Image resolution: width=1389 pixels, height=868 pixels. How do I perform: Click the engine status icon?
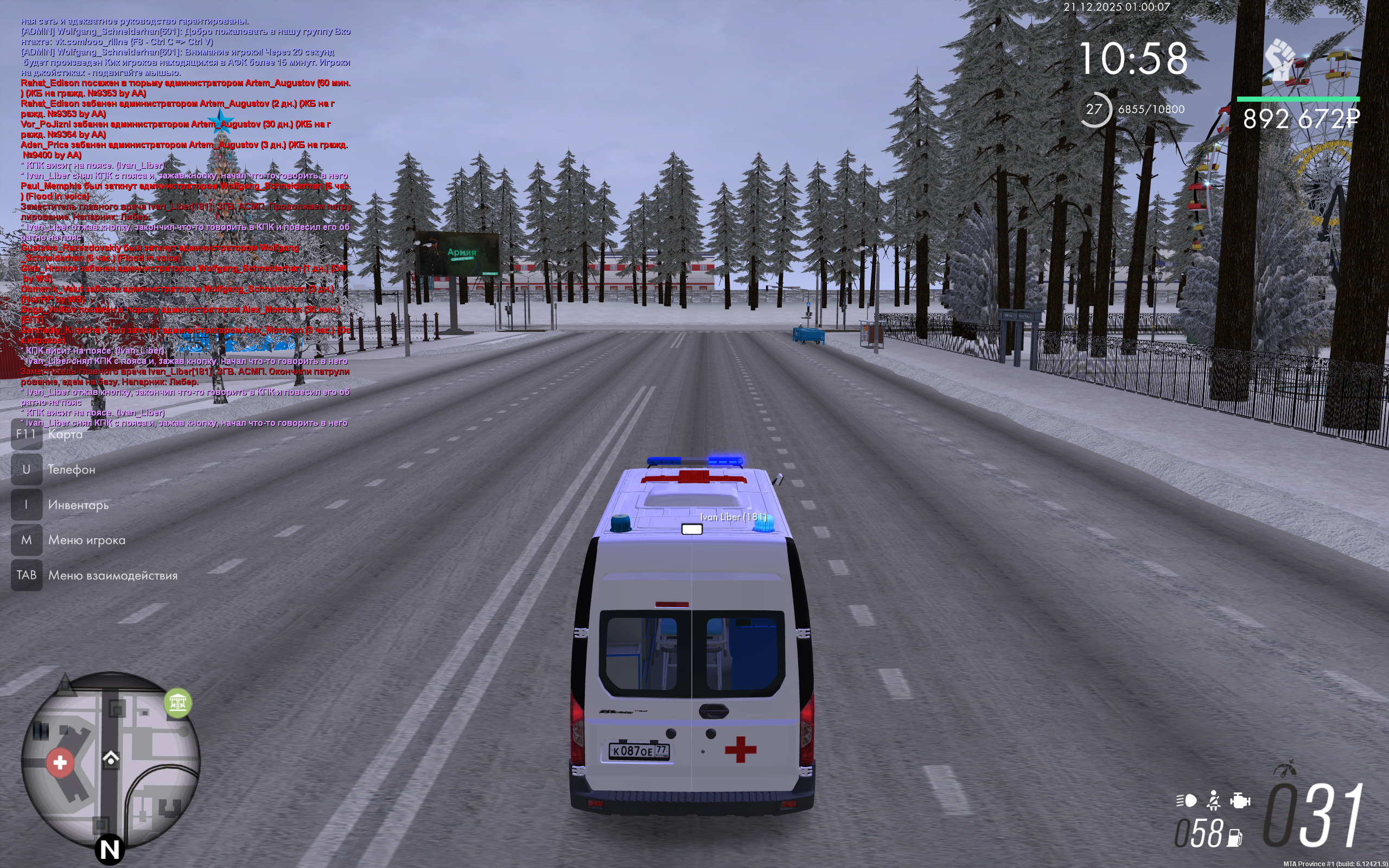click(x=1240, y=800)
